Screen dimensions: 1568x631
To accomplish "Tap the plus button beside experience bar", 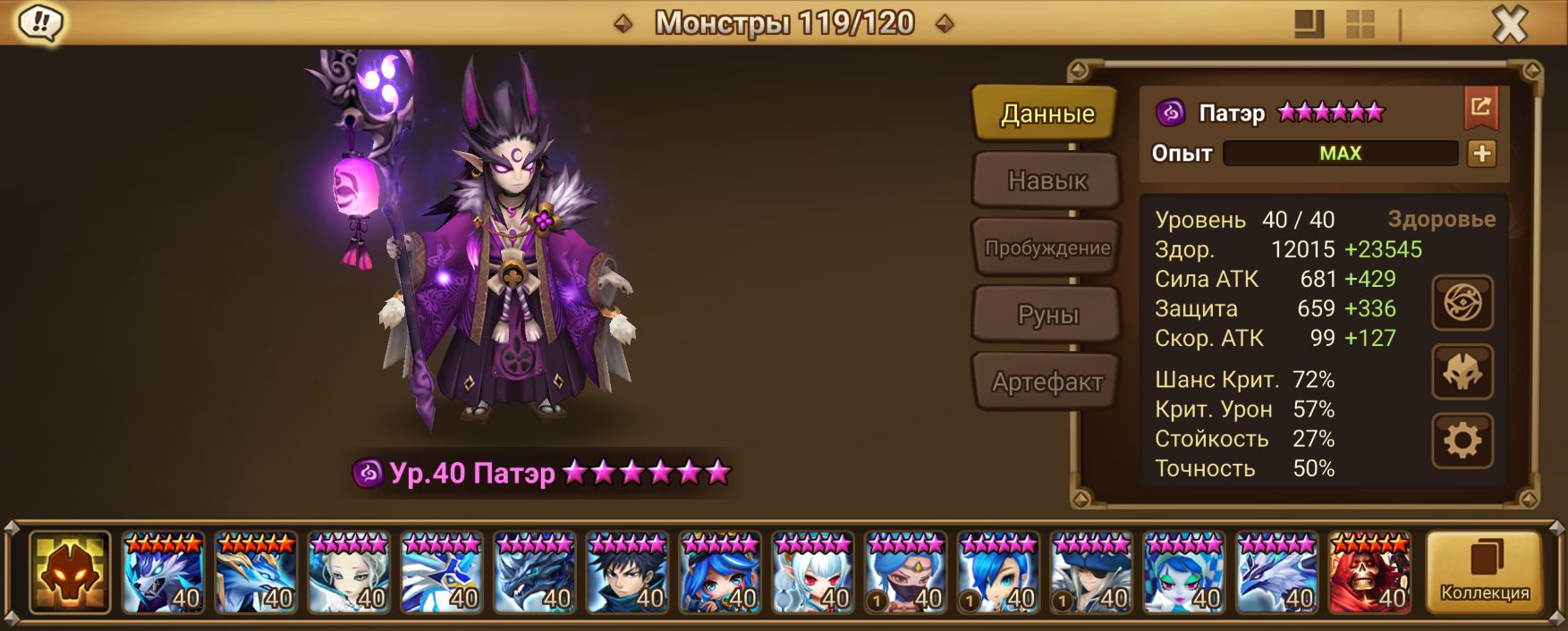I will point(1481,154).
